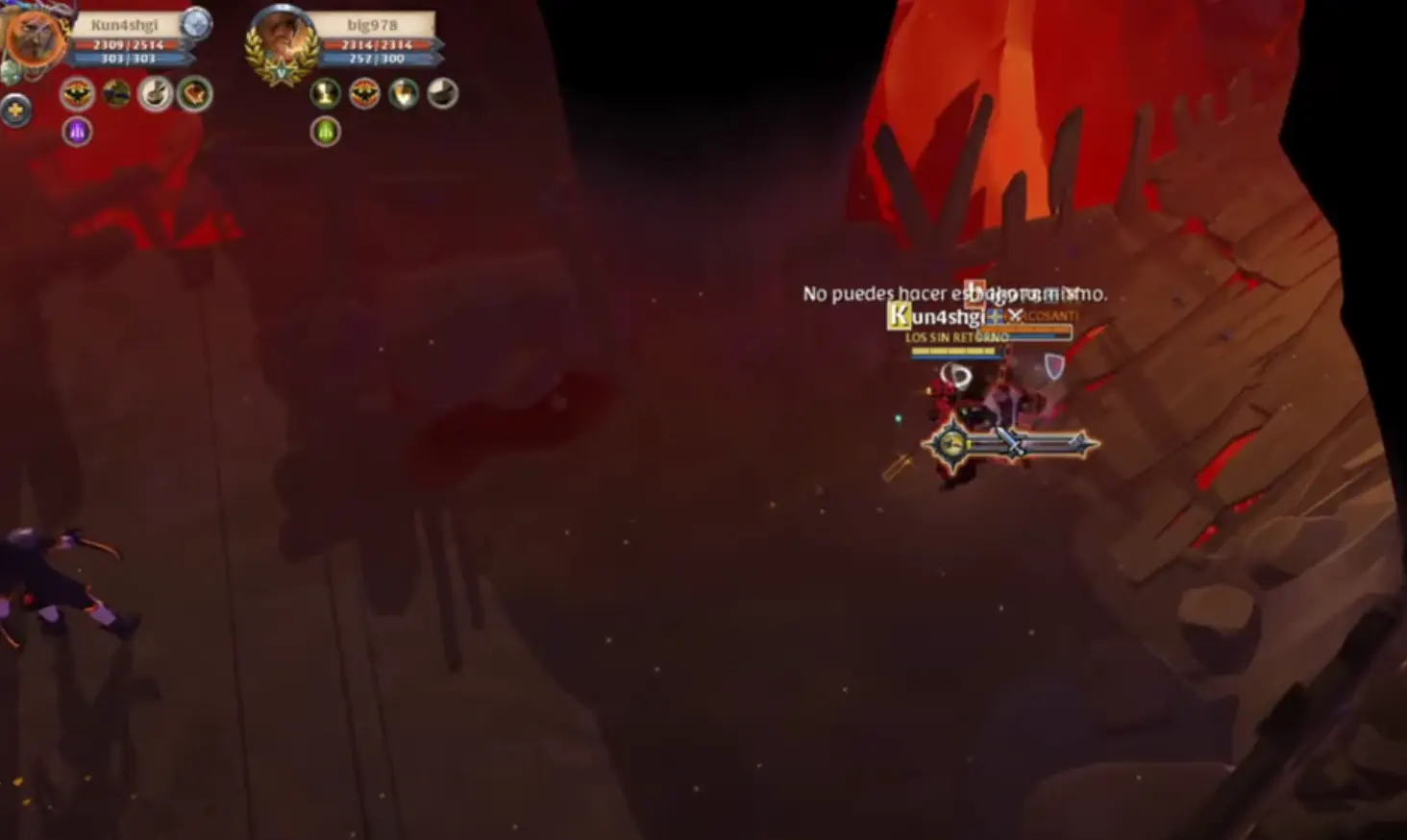Select the guild name LOS SIN RETORNO
1407x840 pixels.
coord(957,337)
